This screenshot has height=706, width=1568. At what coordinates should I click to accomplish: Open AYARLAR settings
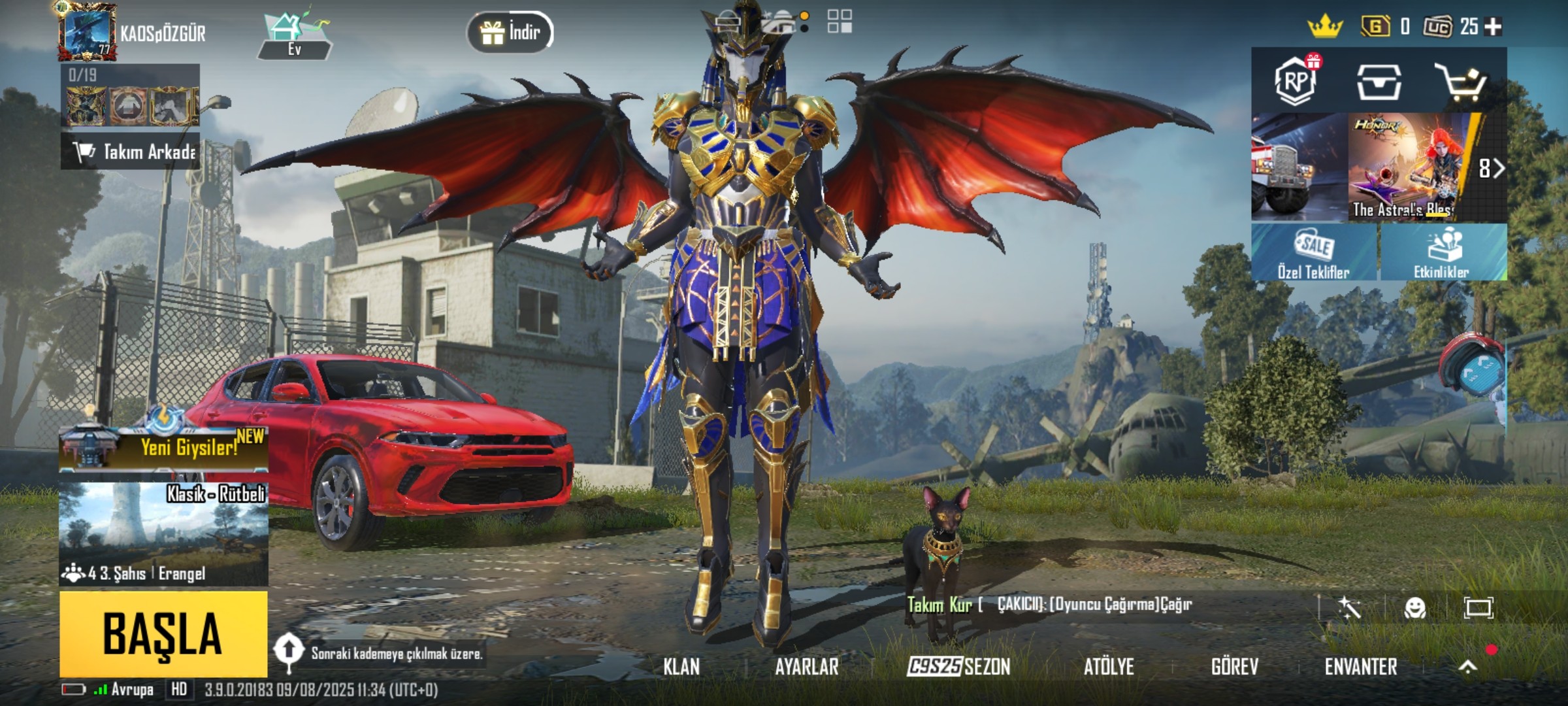806,667
